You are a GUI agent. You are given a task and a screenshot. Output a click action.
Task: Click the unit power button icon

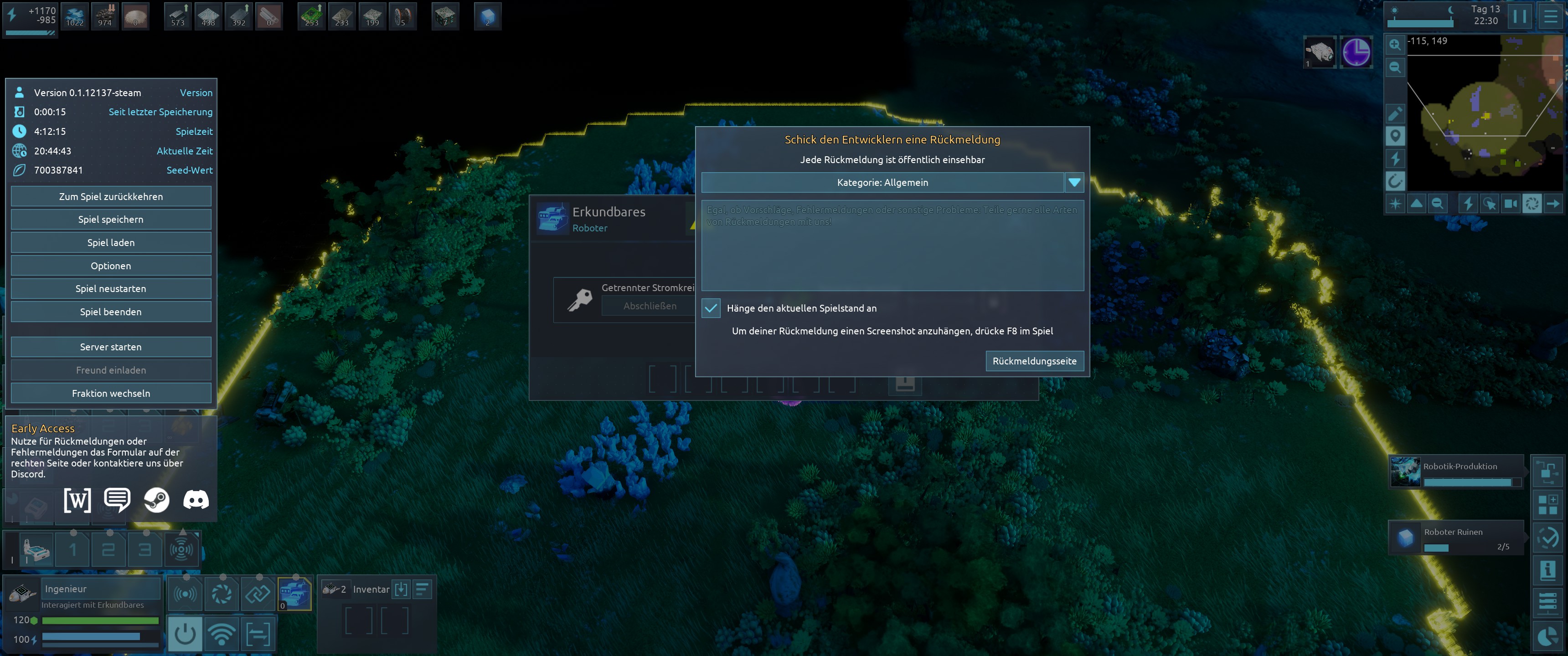[x=185, y=634]
